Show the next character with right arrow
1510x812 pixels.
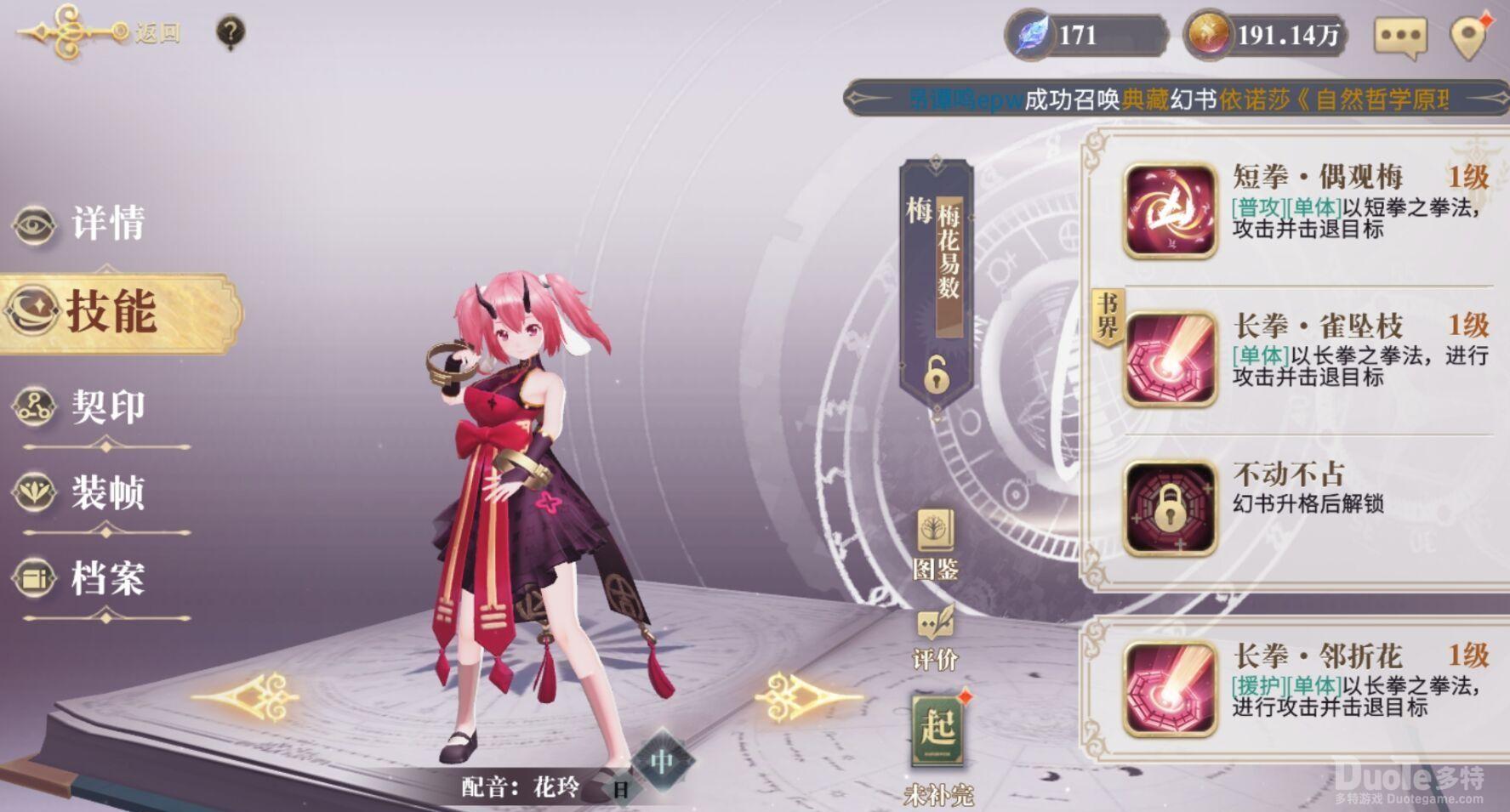(808, 697)
